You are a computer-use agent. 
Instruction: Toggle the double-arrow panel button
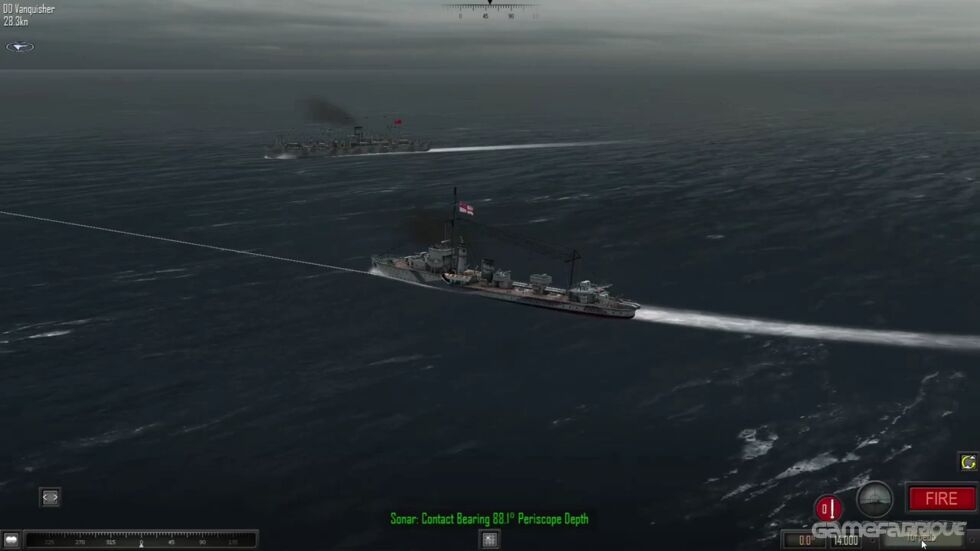50,497
